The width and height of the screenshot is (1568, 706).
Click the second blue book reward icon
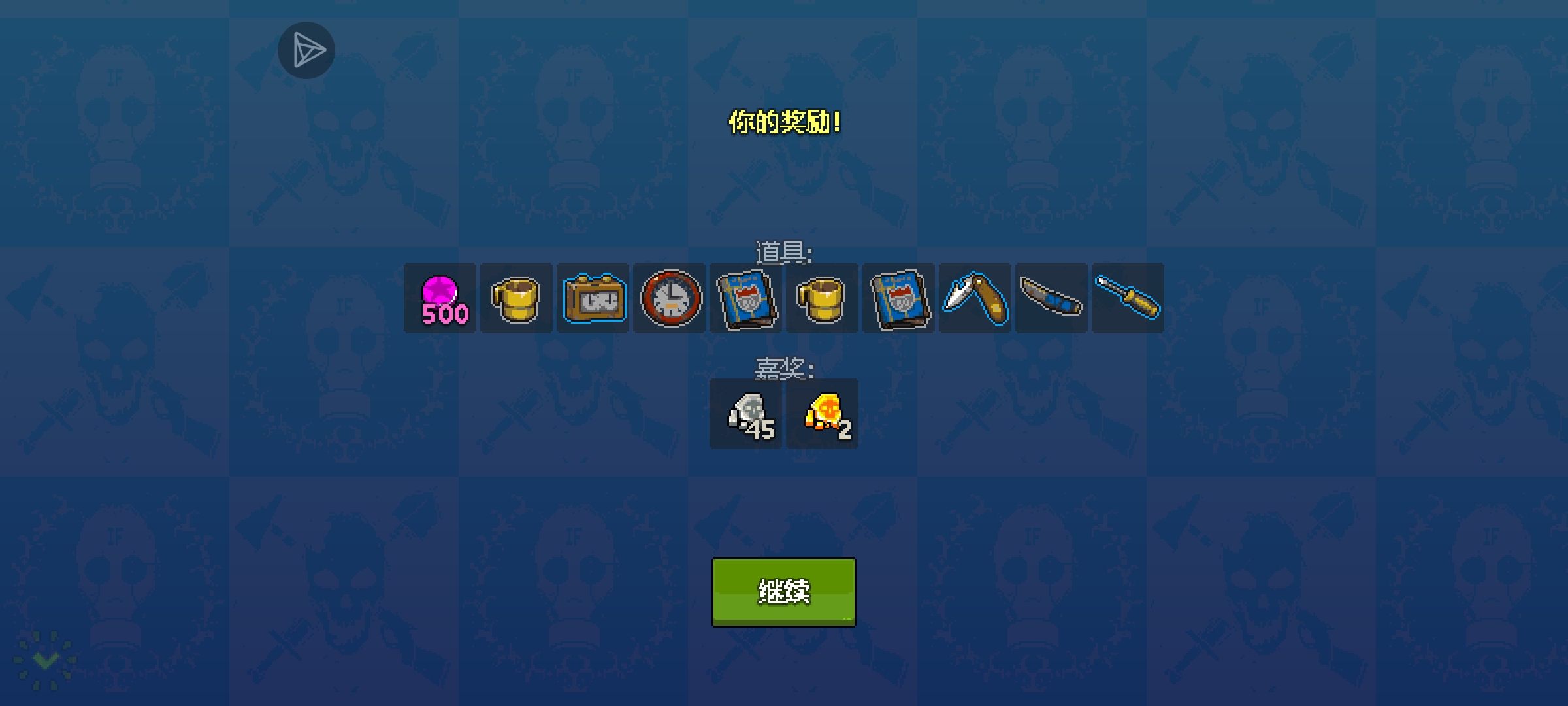click(x=898, y=298)
